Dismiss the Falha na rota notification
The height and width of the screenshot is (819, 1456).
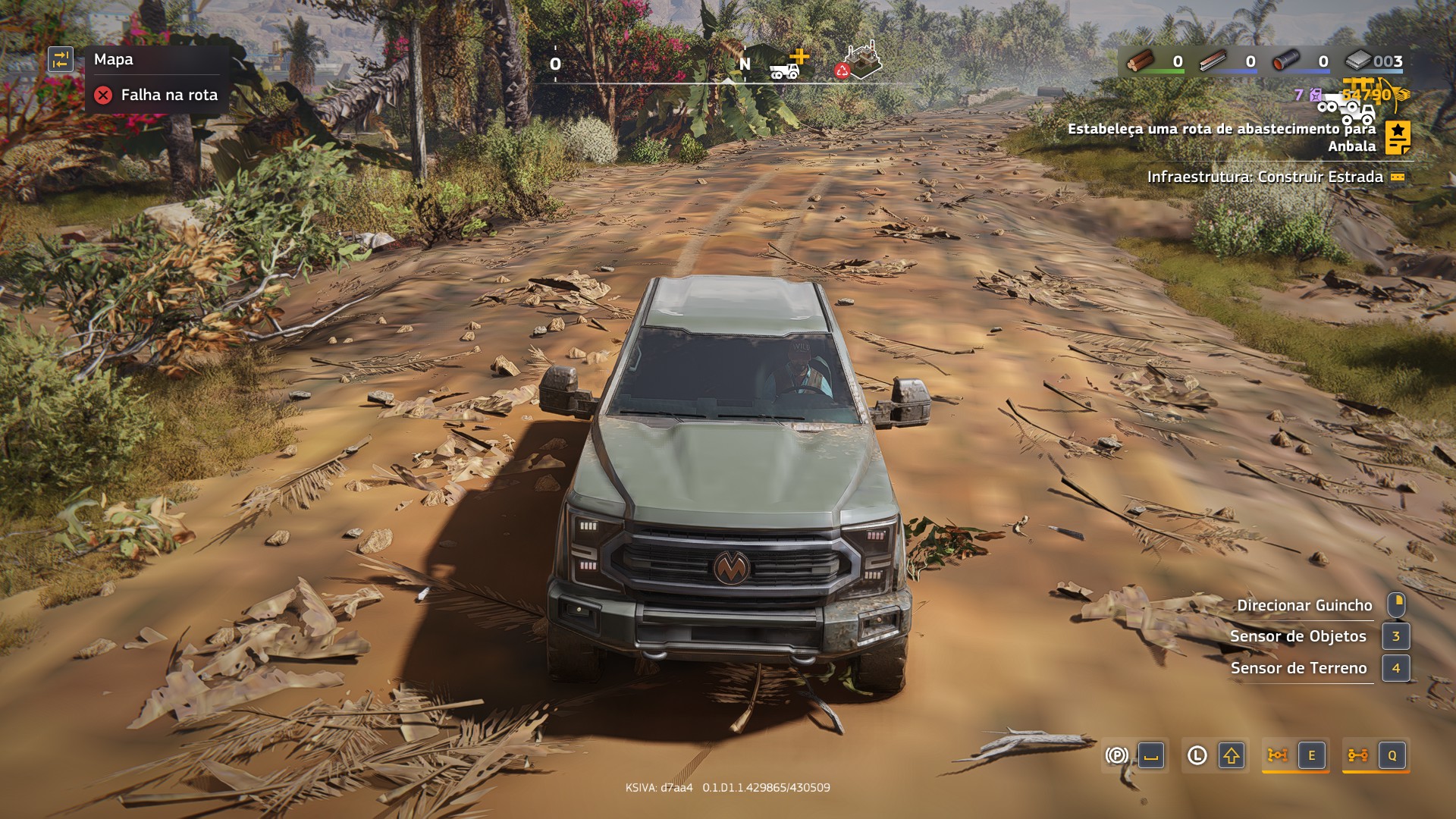point(103,95)
